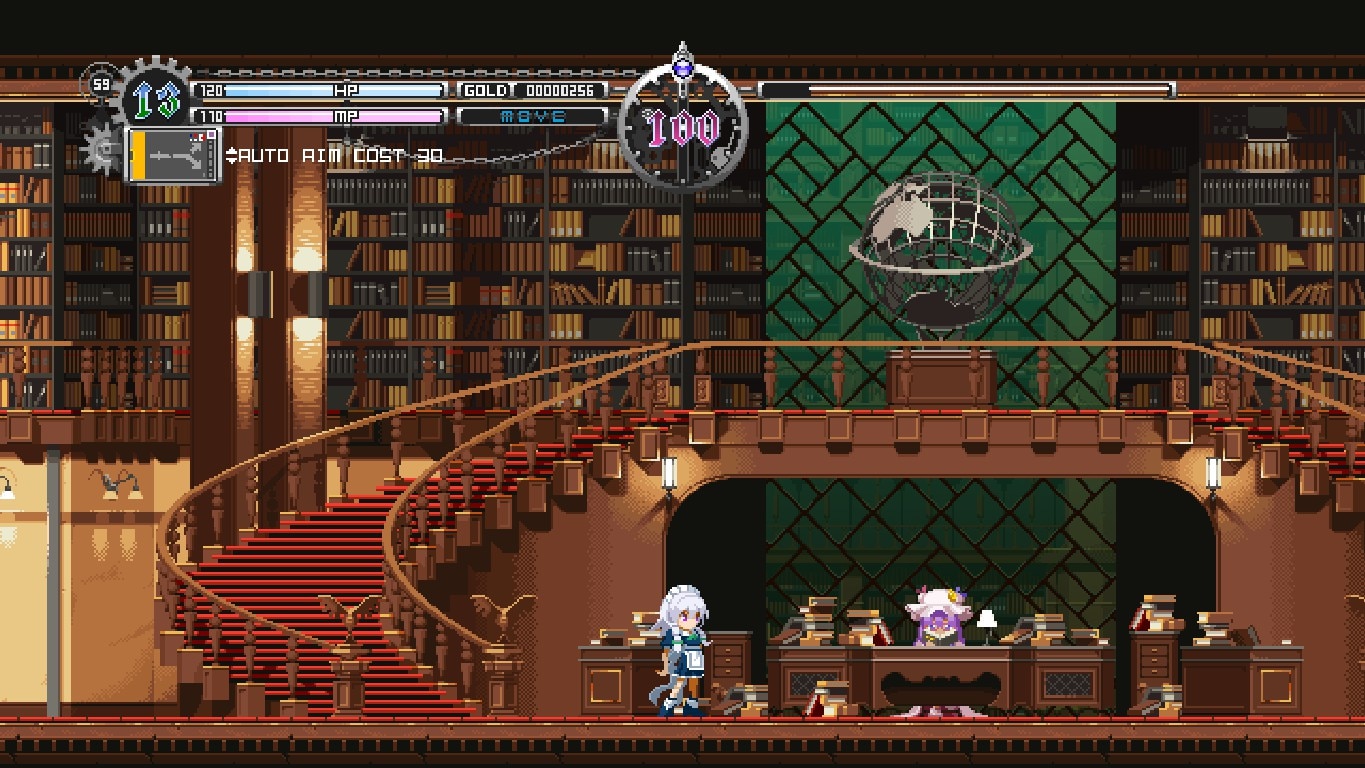Expand options with the up arrow beside AUTO AIM

230,152
